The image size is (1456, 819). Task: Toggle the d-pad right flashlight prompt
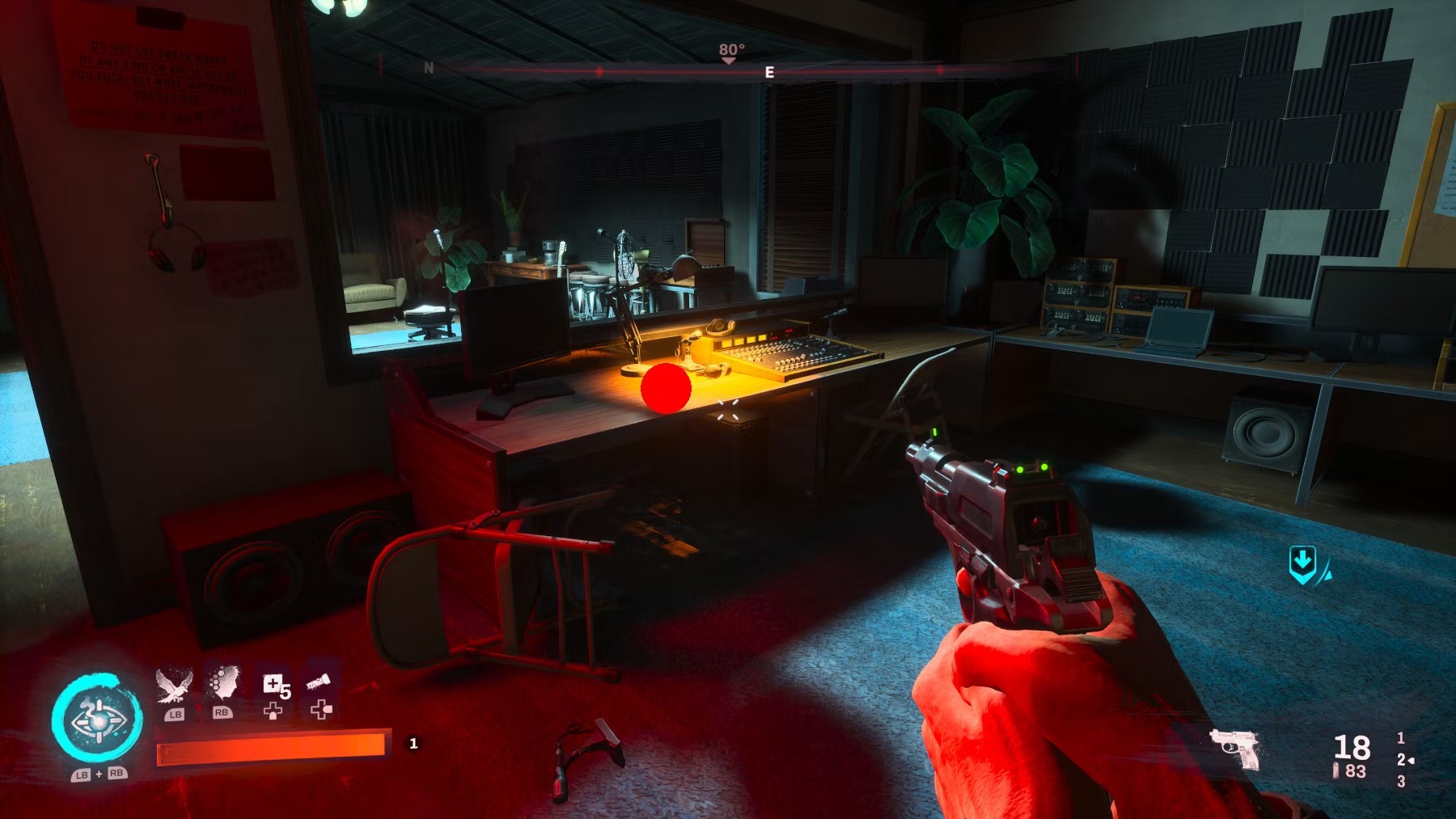[x=322, y=711]
